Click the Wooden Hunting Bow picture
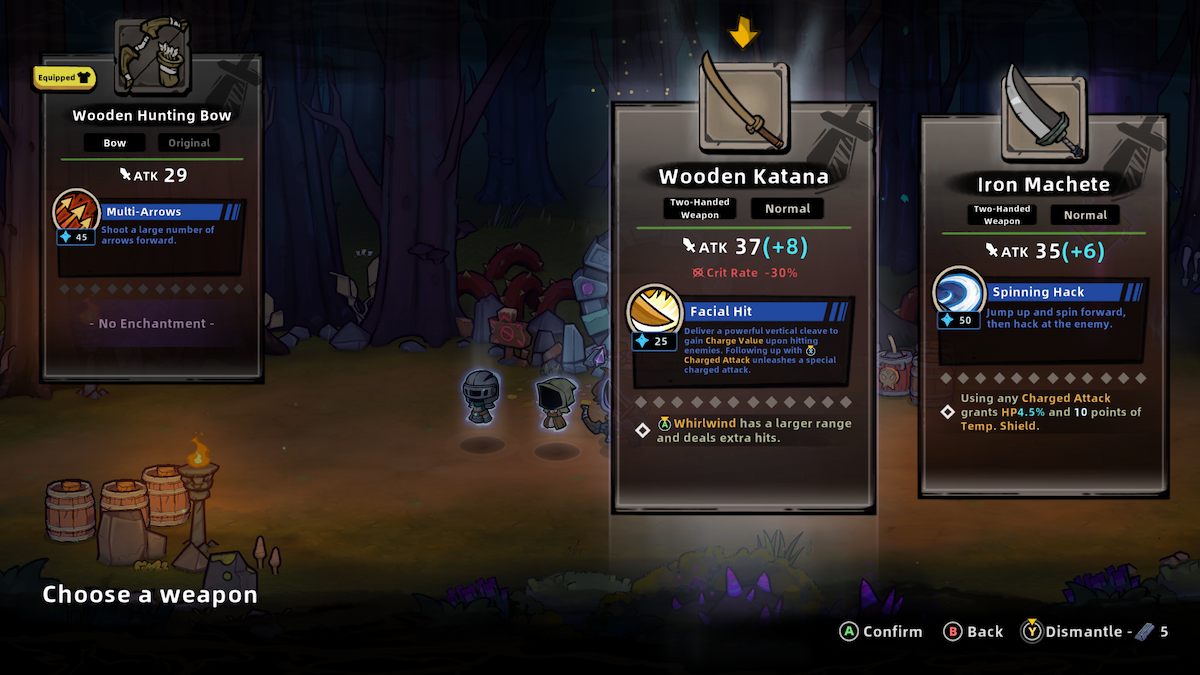The height and width of the screenshot is (675, 1200). pos(151,57)
